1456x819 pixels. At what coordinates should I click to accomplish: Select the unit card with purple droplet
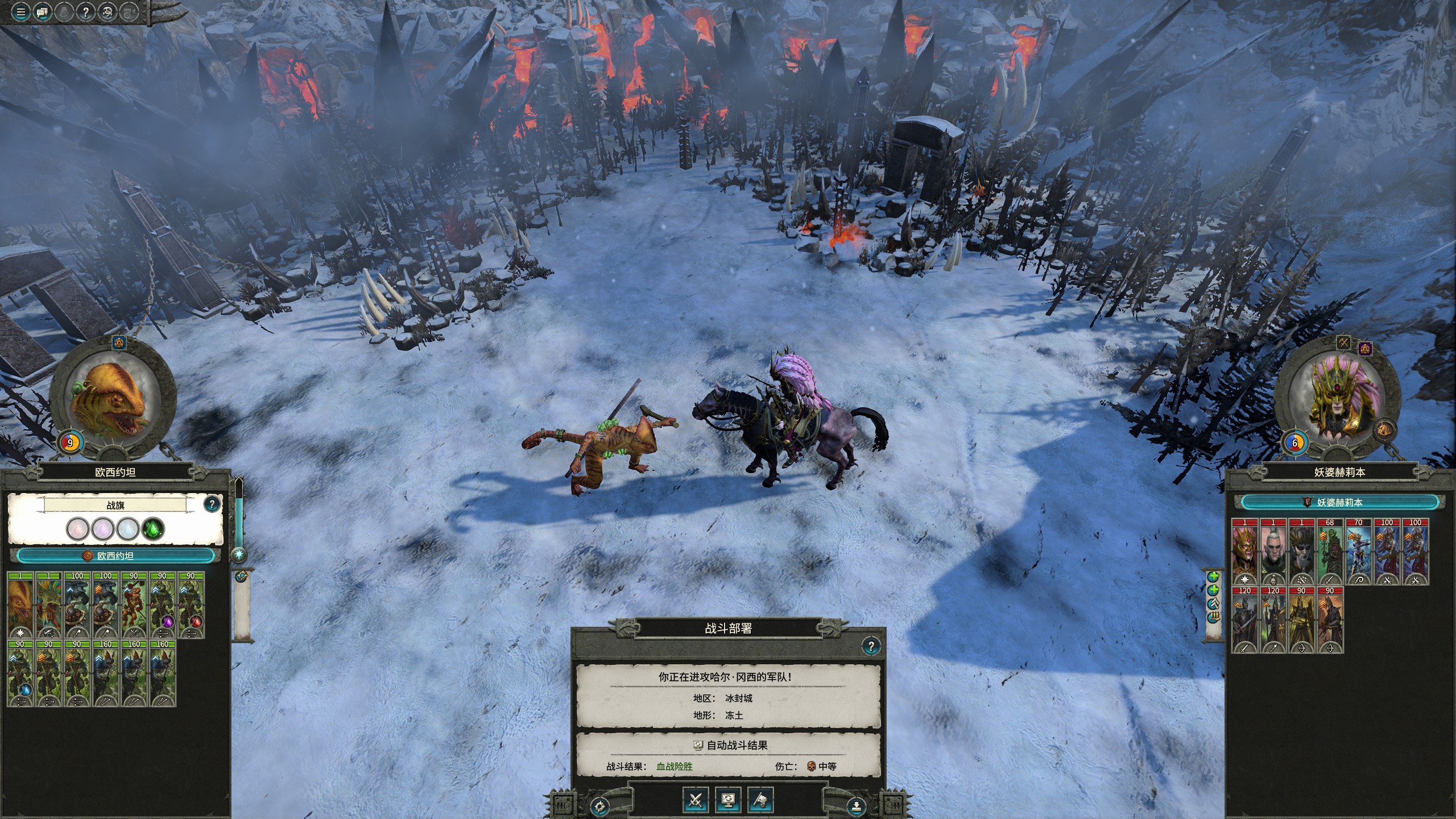tap(162, 605)
